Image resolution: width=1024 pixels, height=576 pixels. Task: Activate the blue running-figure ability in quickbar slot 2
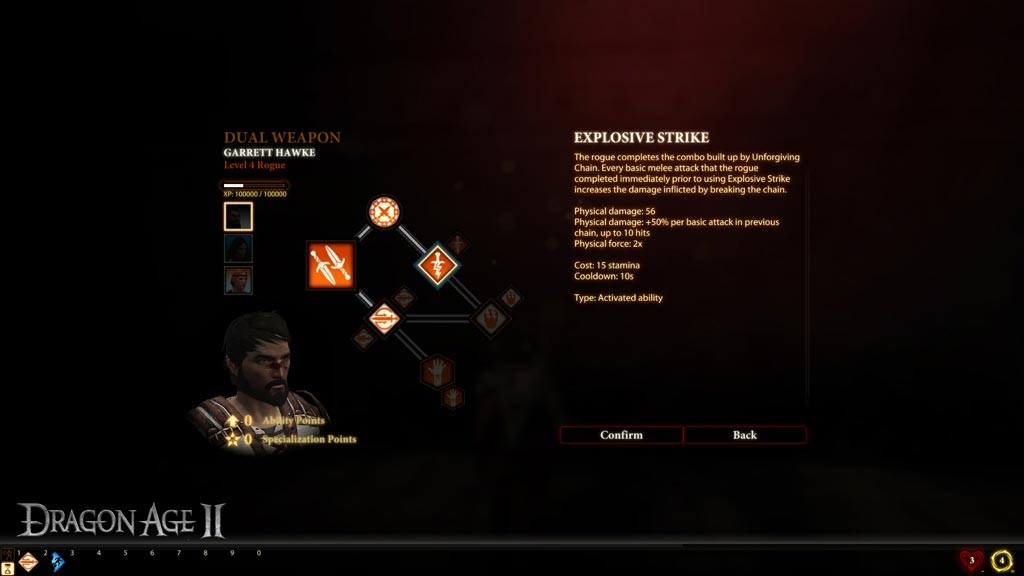pos(56,562)
